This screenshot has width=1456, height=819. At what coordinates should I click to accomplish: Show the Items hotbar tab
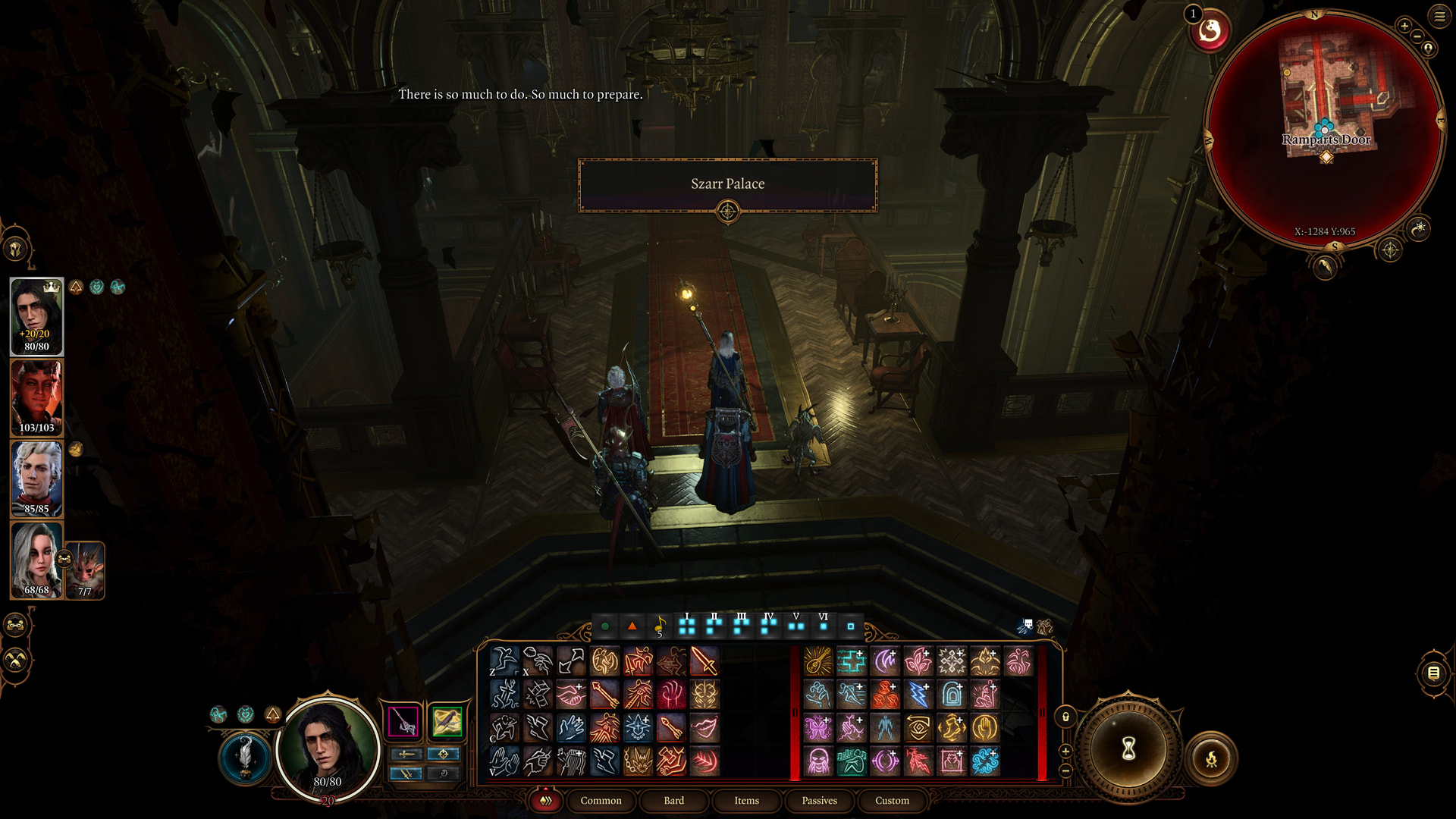746,801
